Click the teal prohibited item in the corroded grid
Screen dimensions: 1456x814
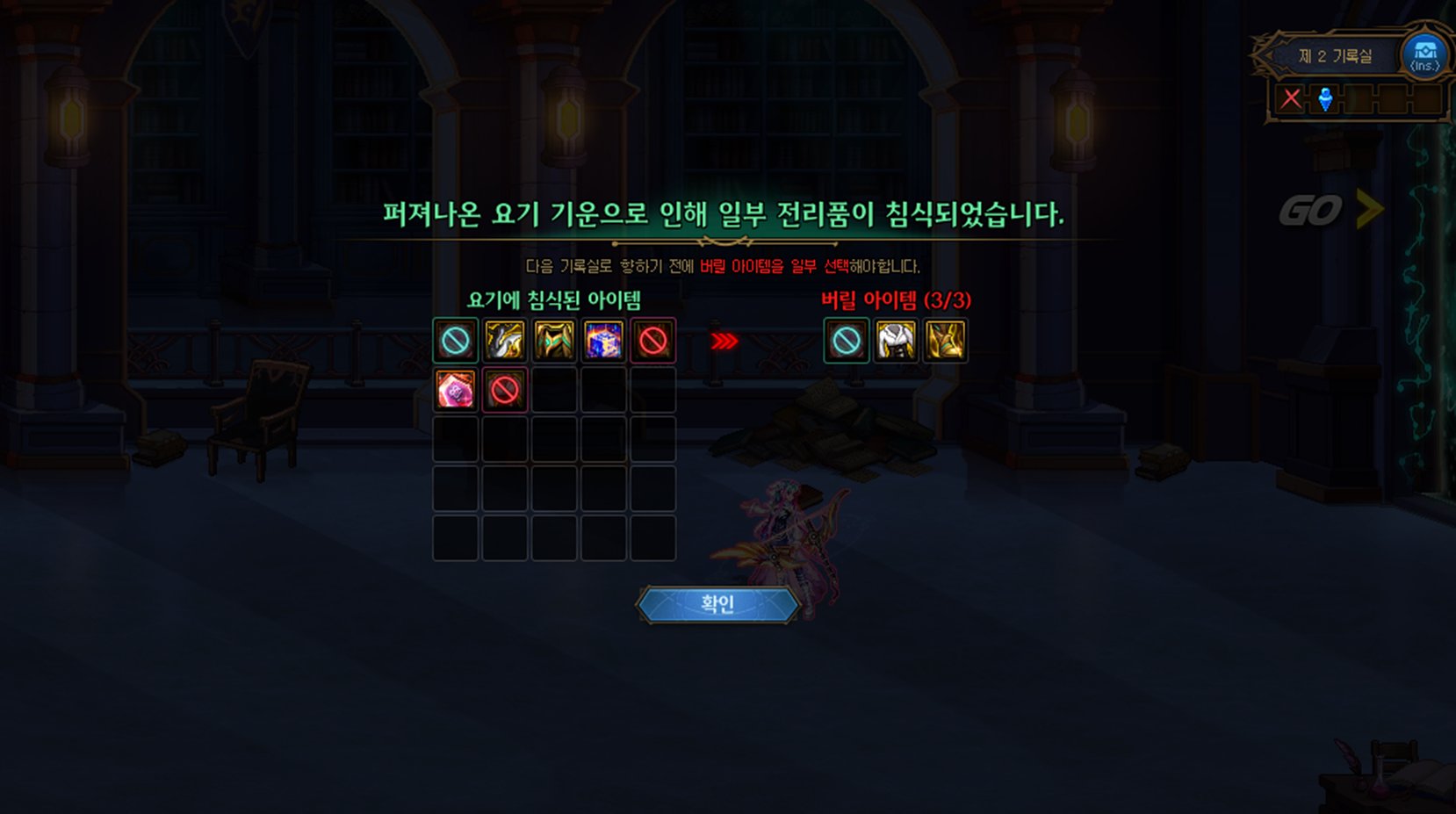coord(454,341)
